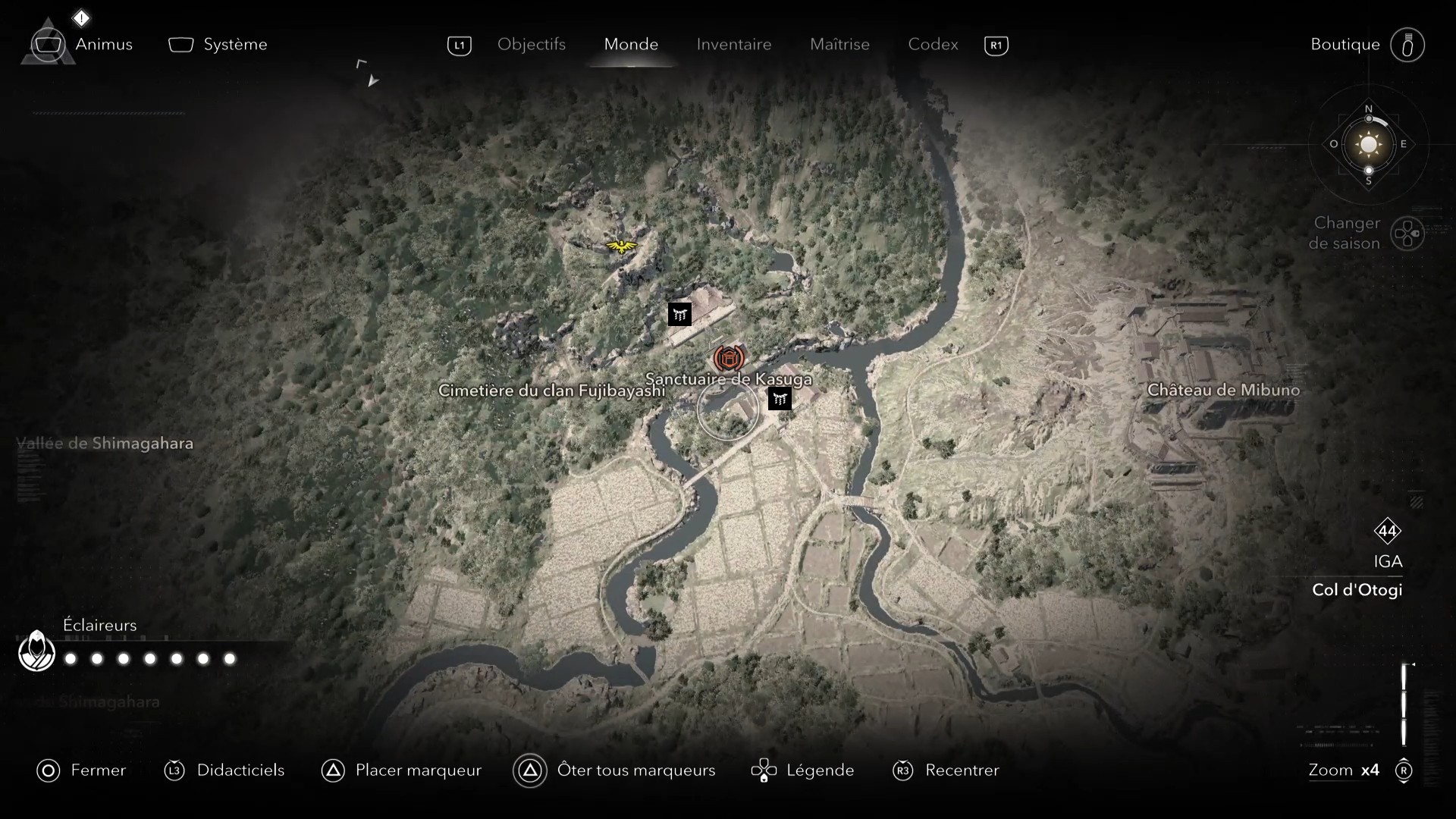
Task: Click the yellow eagle viewpoint marker
Action: pyautogui.click(x=620, y=245)
